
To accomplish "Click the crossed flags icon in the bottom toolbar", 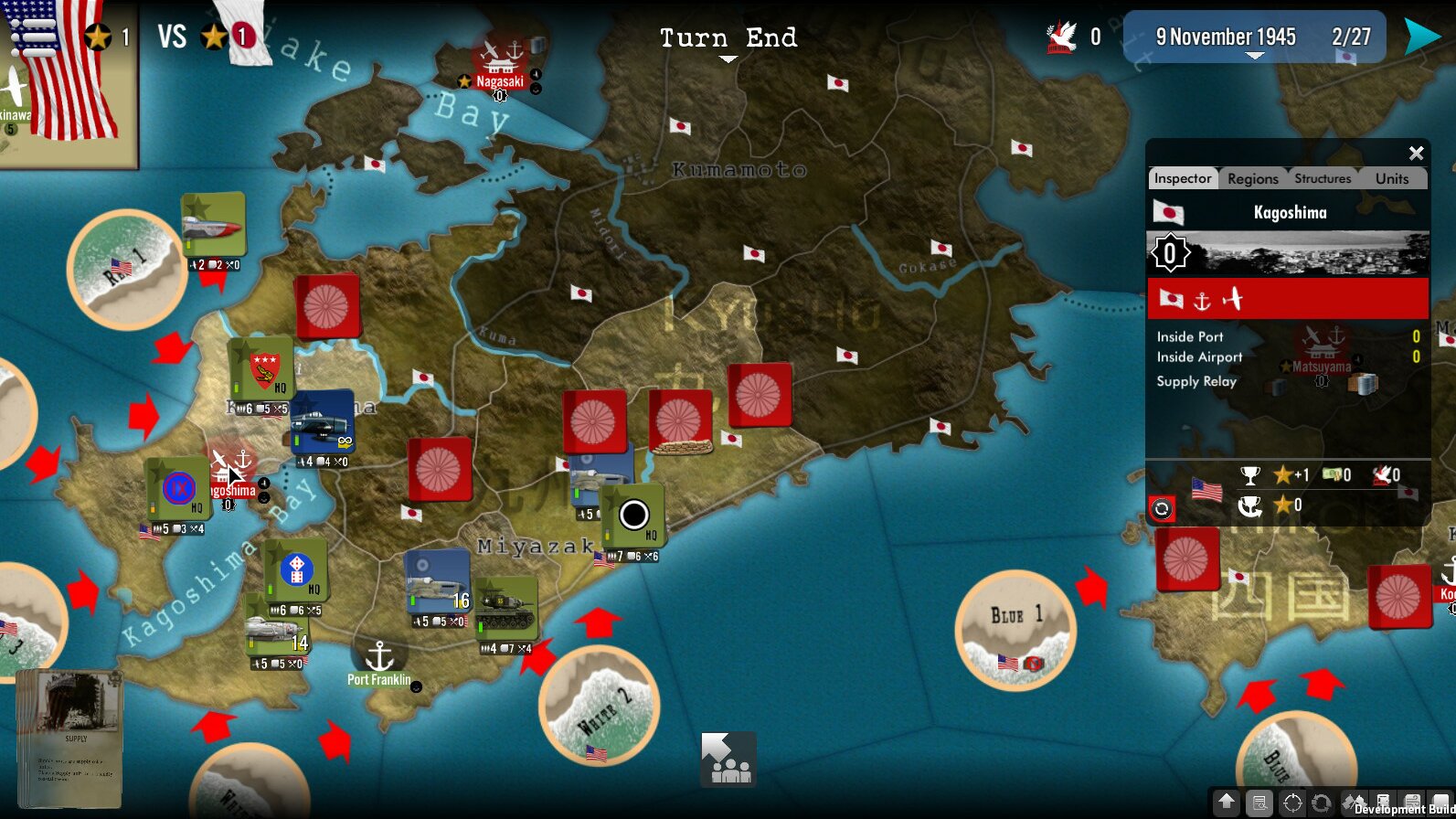I will click(1355, 801).
